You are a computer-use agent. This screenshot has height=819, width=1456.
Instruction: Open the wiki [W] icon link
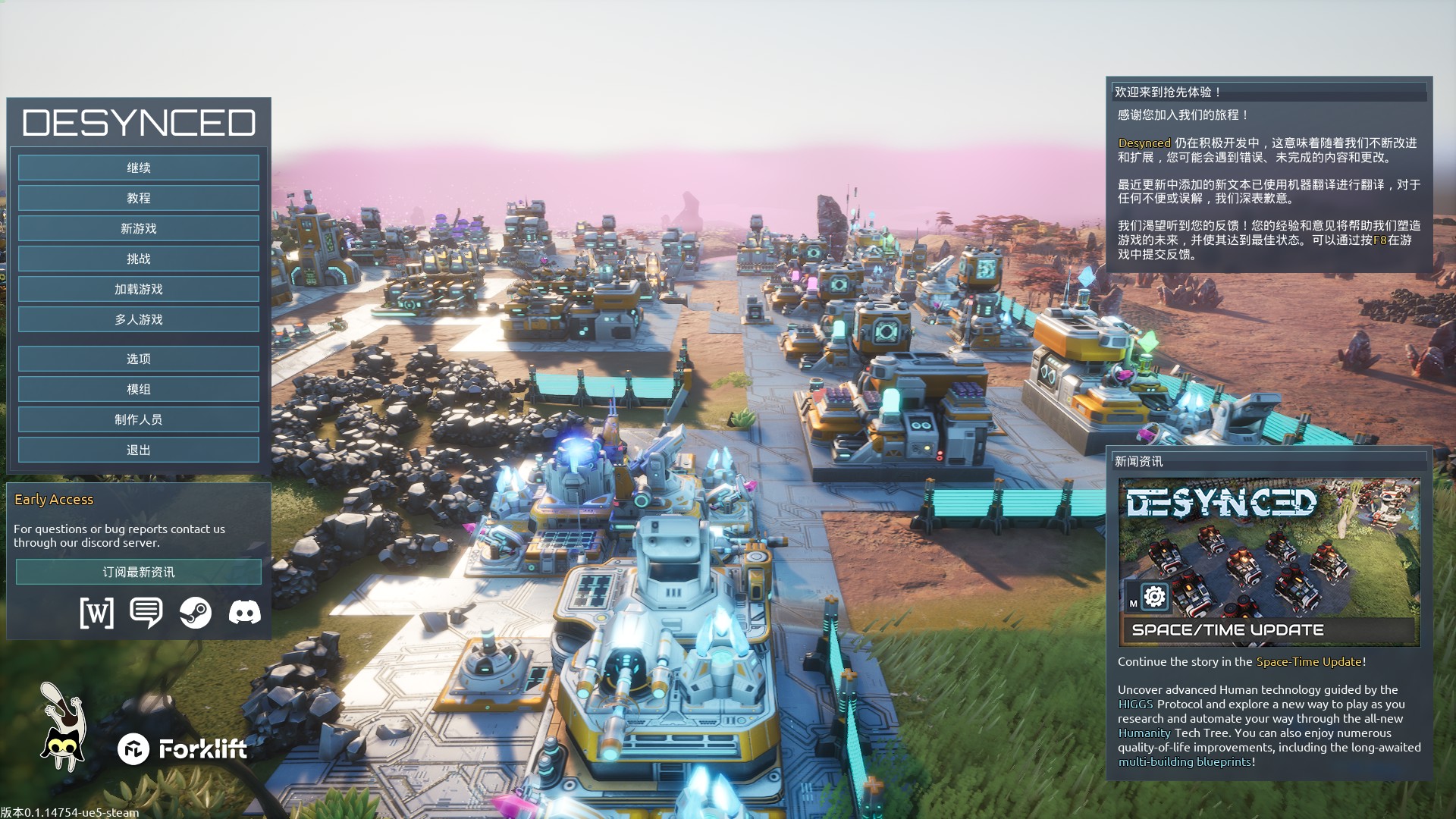97,612
